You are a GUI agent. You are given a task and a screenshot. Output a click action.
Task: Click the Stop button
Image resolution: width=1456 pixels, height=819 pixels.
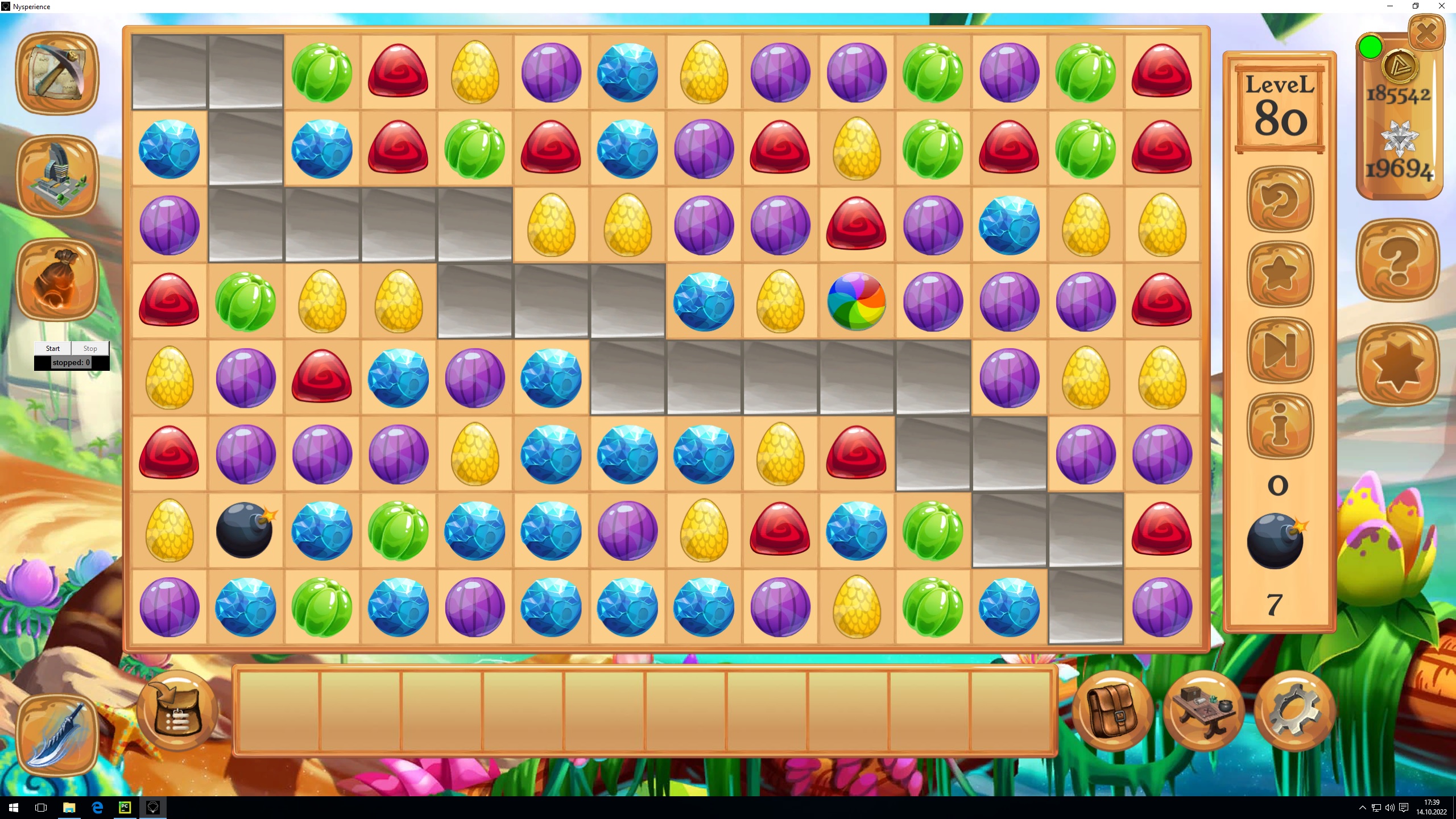click(x=90, y=348)
